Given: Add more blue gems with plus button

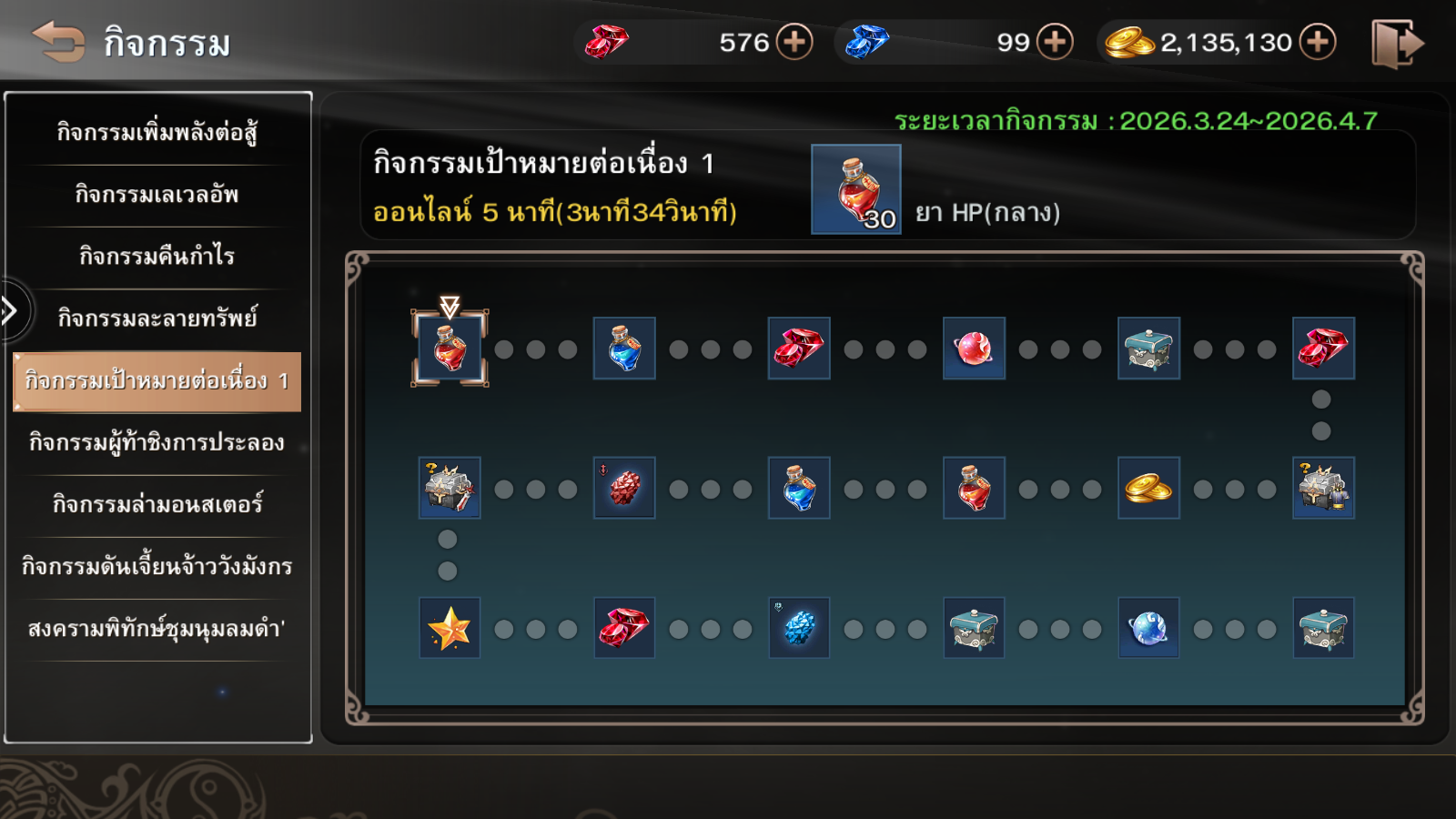Looking at the screenshot, I should [x=1055, y=42].
